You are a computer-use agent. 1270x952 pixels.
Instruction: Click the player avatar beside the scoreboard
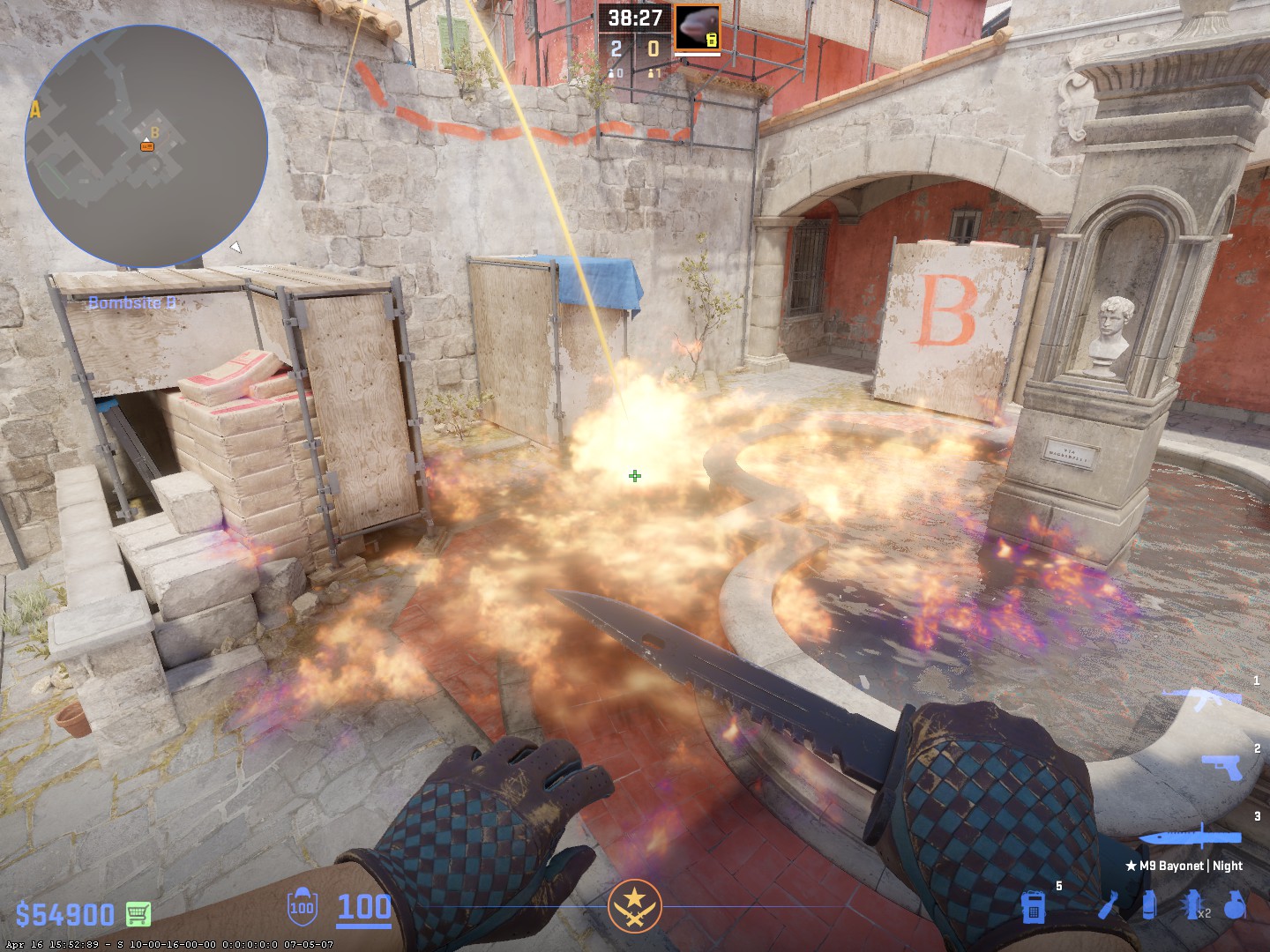(x=697, y=27)
